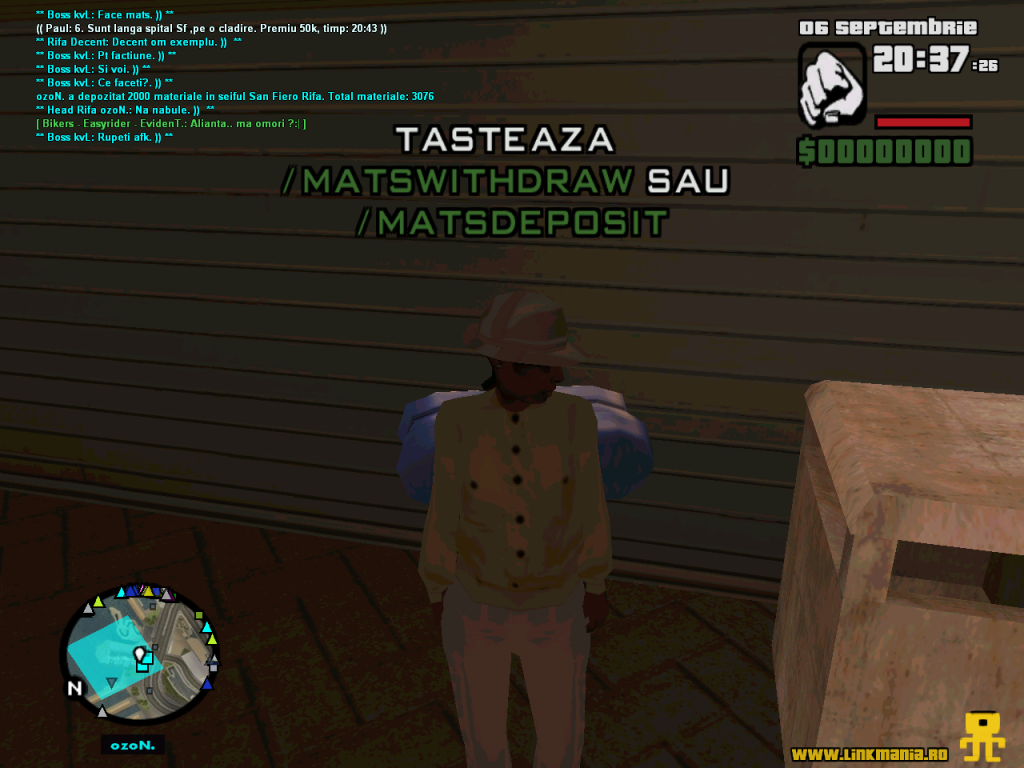Image resolution: width=1024 pixels, height=768 pixels.
Task: Click the fist weapon icon
Action: click(833, 85)
